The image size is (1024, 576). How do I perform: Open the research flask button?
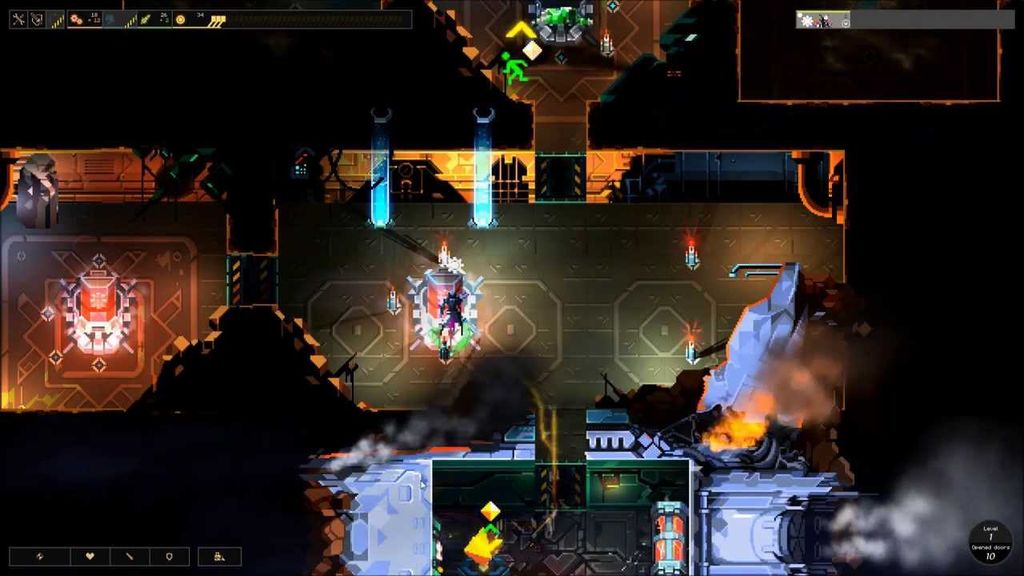(x=219, y=556)
